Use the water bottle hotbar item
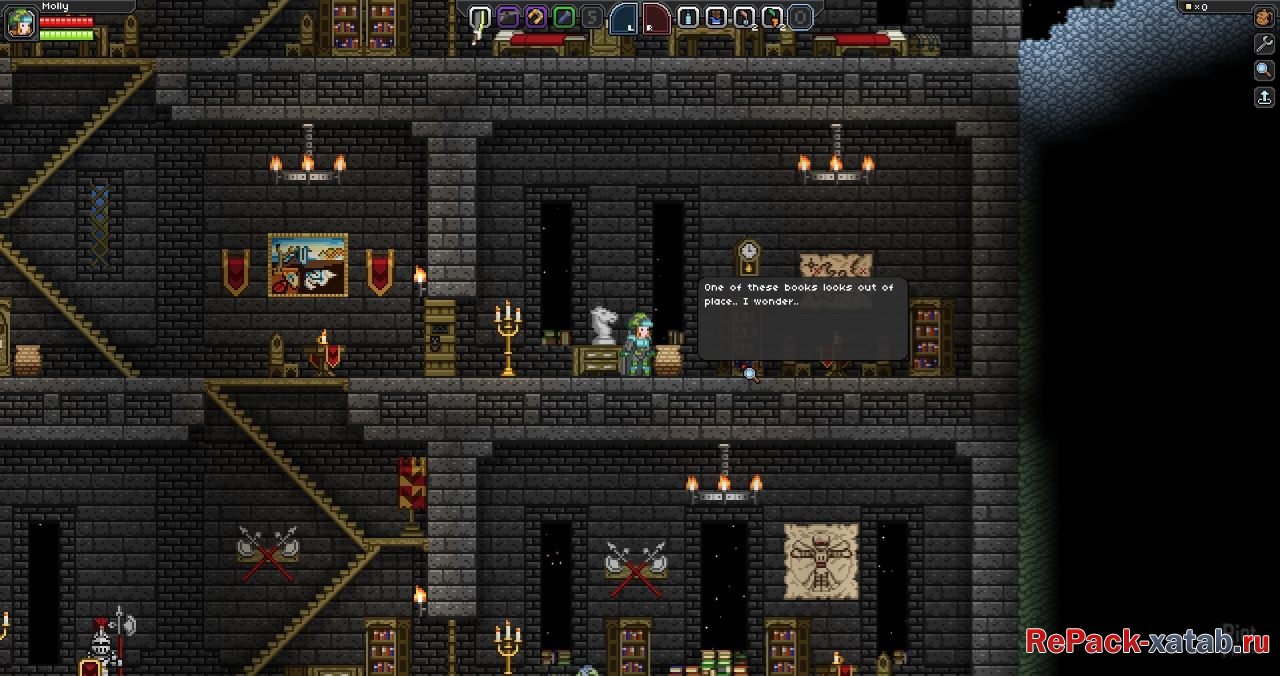Viewport: 1280px width, 676px height. [x=688, y=17]
